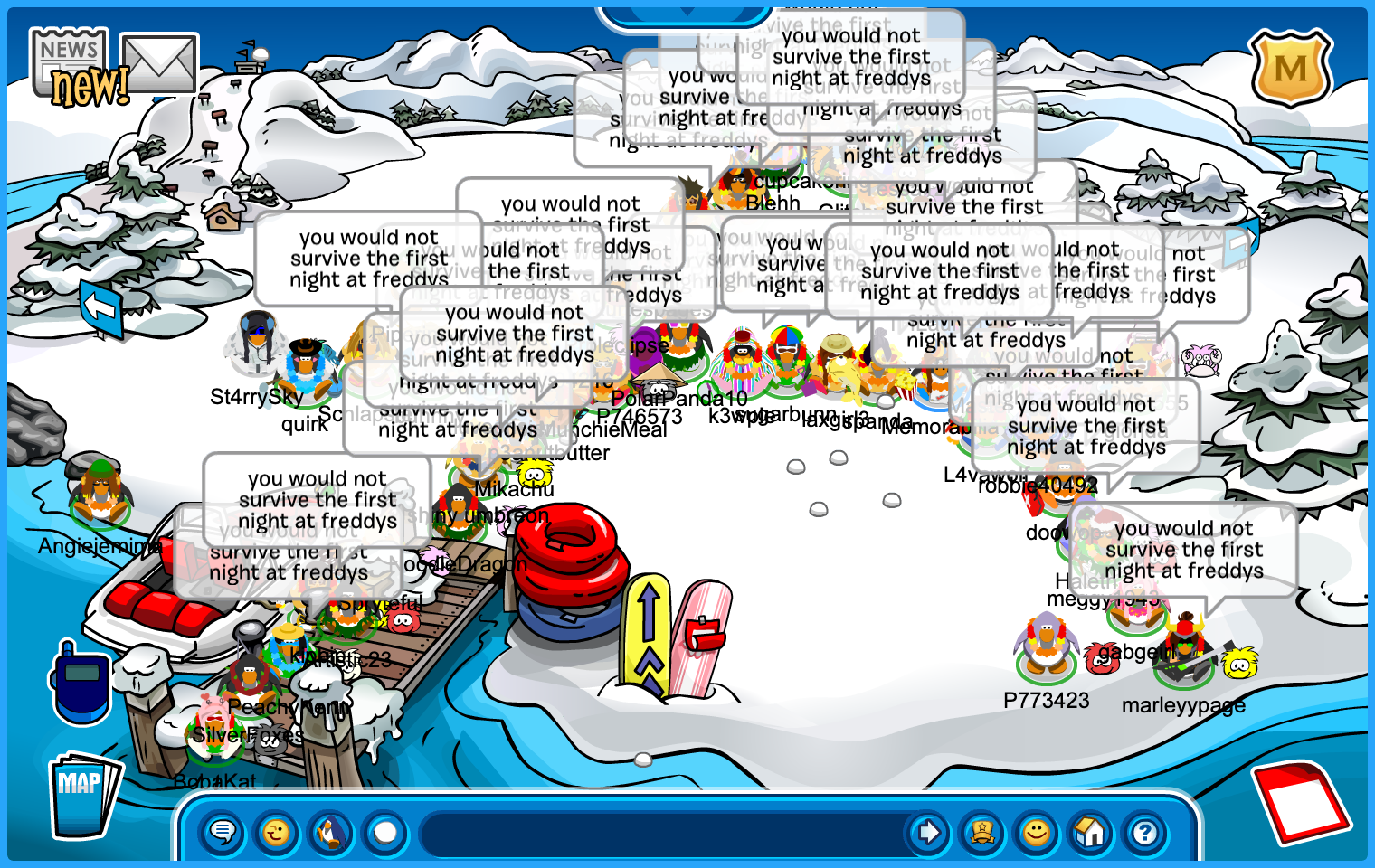1375x868 pixels.
Task: Open the penguin actions menu
Action: (331, 832)
